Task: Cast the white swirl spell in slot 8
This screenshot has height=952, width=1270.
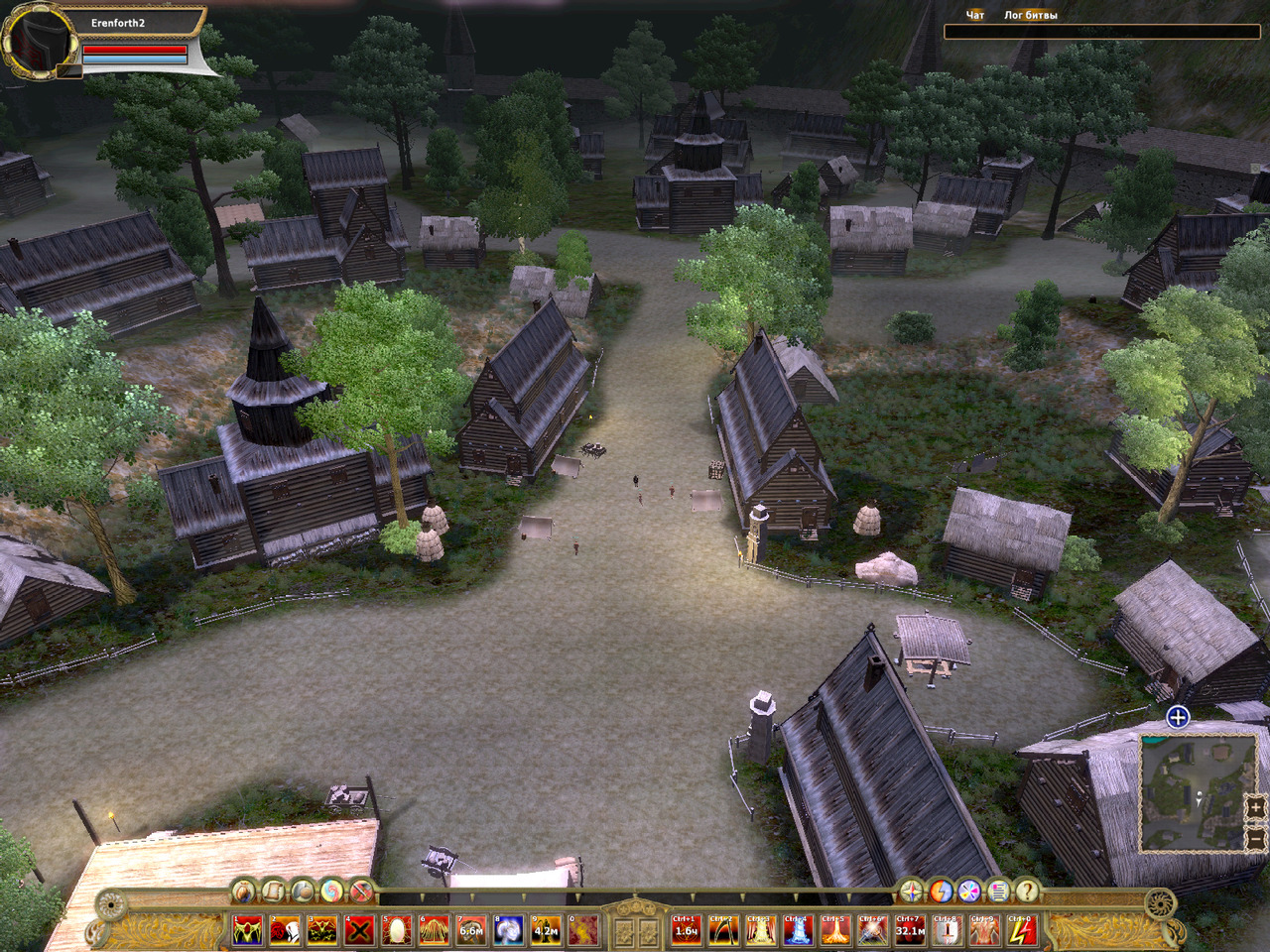Action: (509, 930)
